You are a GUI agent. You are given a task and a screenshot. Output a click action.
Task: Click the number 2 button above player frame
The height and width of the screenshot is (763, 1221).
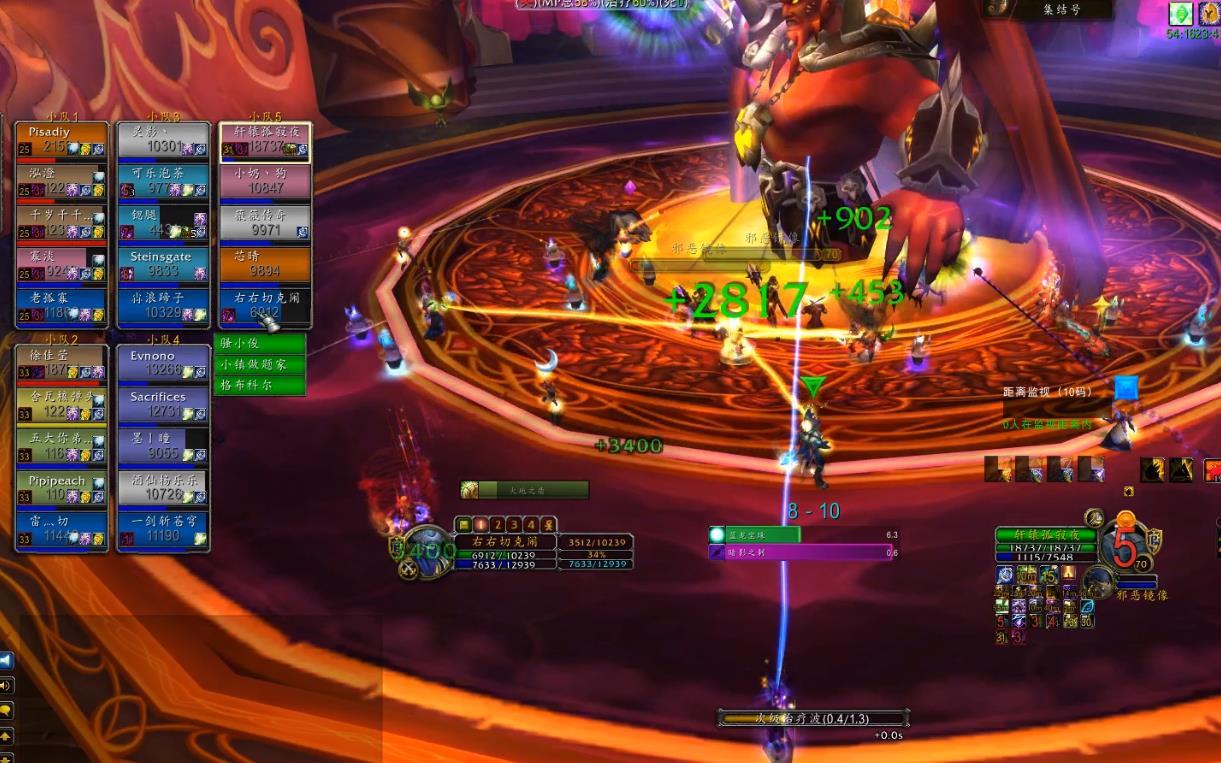tap(497, 524)
